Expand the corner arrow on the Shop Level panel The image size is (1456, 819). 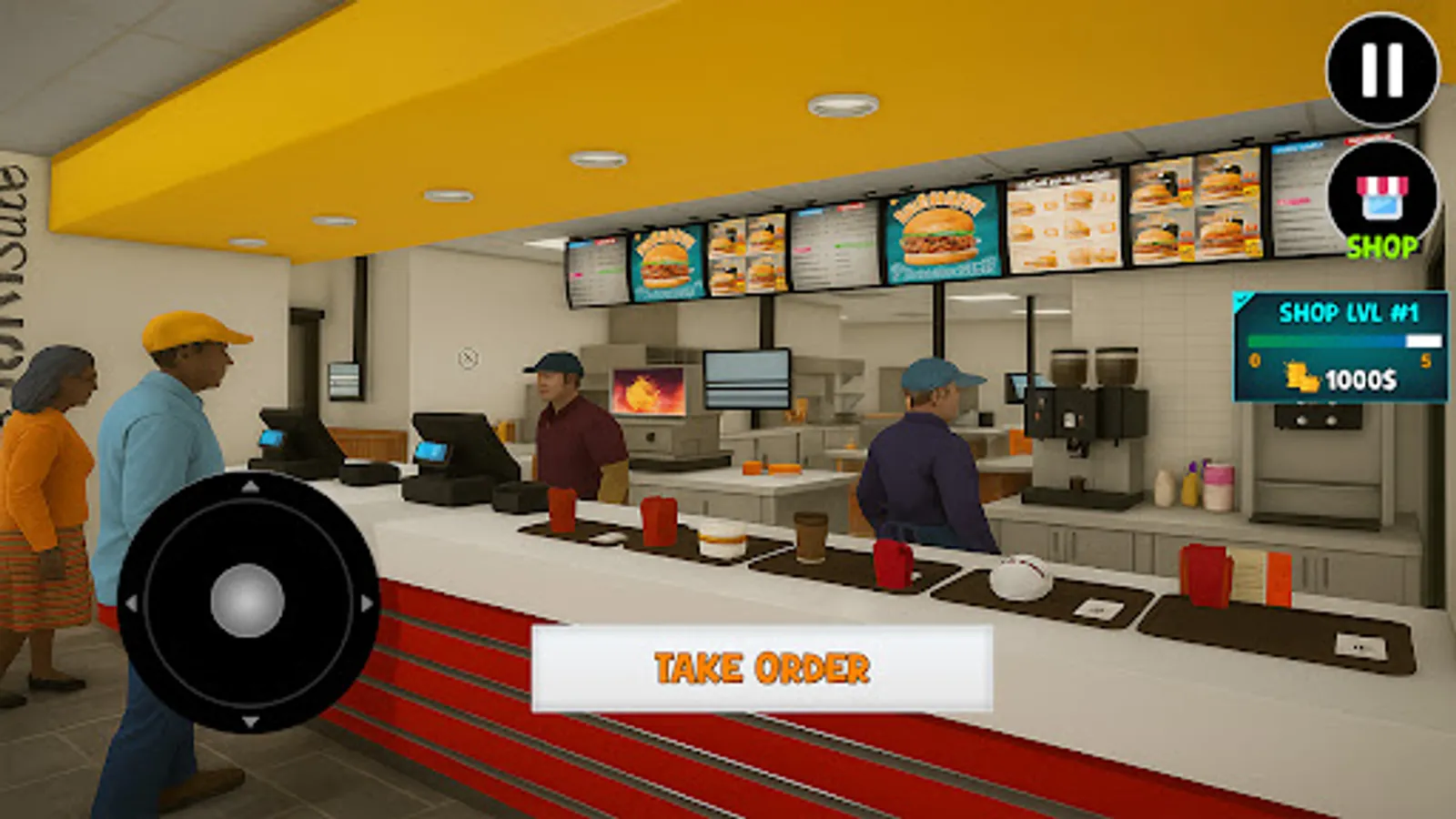(1240, 298)
